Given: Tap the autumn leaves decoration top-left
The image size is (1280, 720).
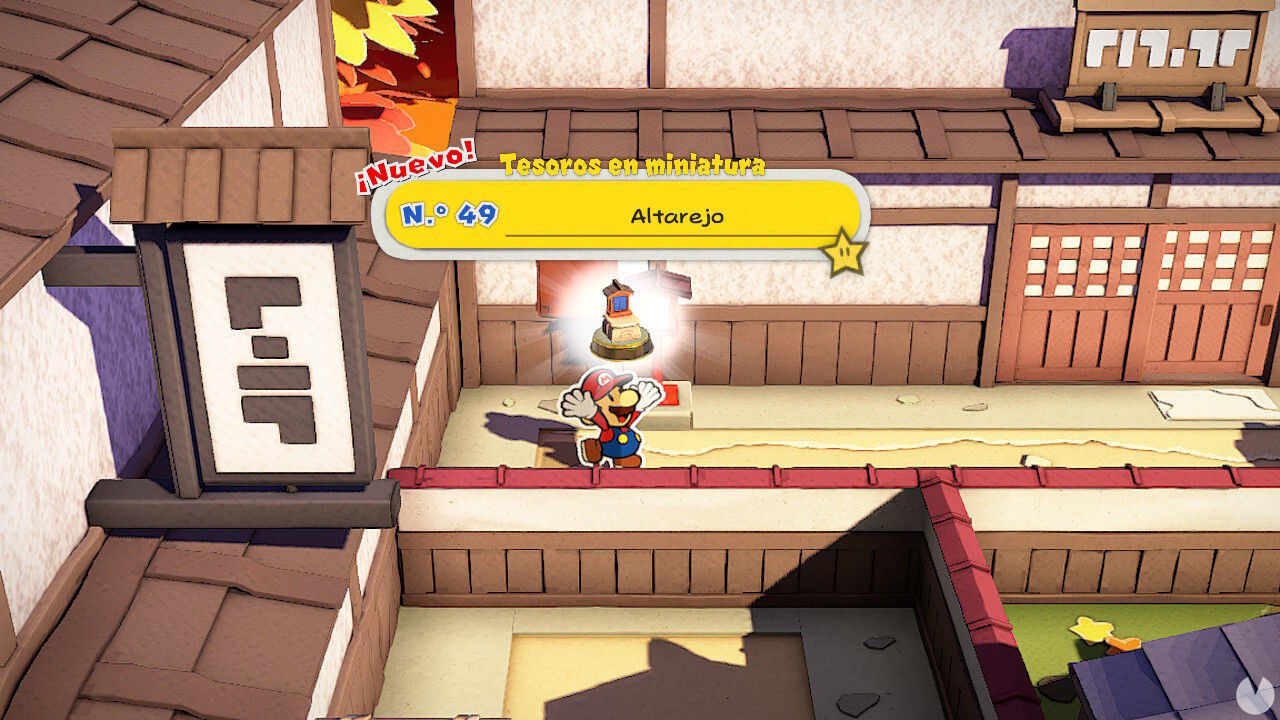Looking at the screenshot, I should pyautogui.click(x=390, y=60).
